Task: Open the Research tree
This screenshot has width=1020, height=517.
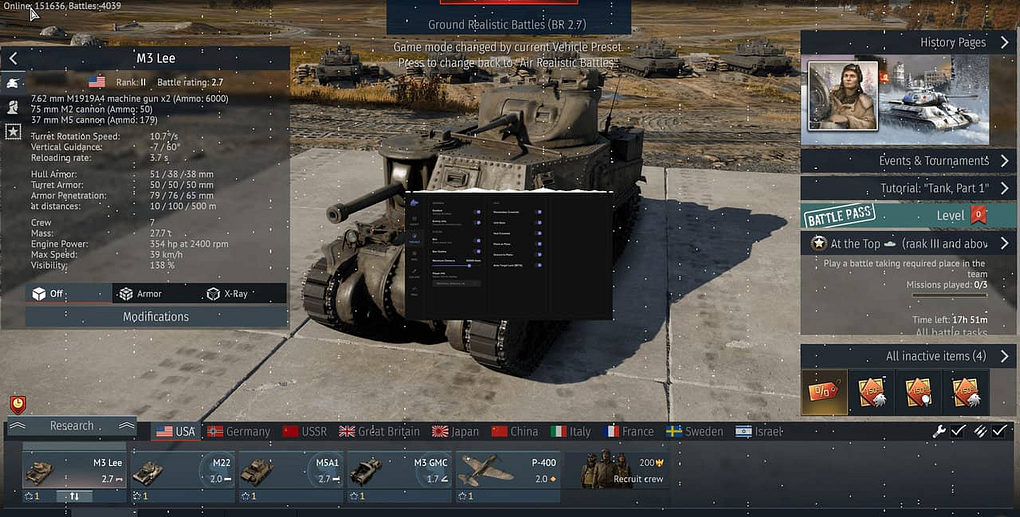Action: tap(71, 426)
